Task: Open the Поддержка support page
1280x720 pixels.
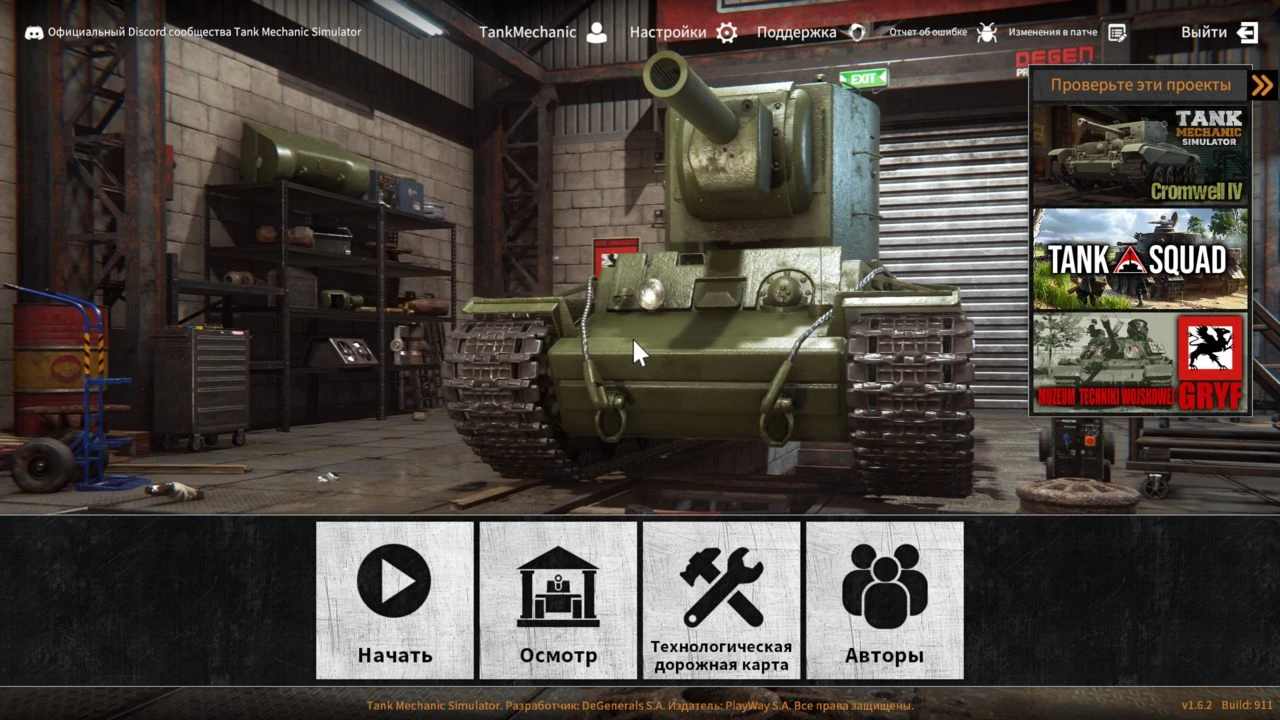Action: tap(810, 32)
